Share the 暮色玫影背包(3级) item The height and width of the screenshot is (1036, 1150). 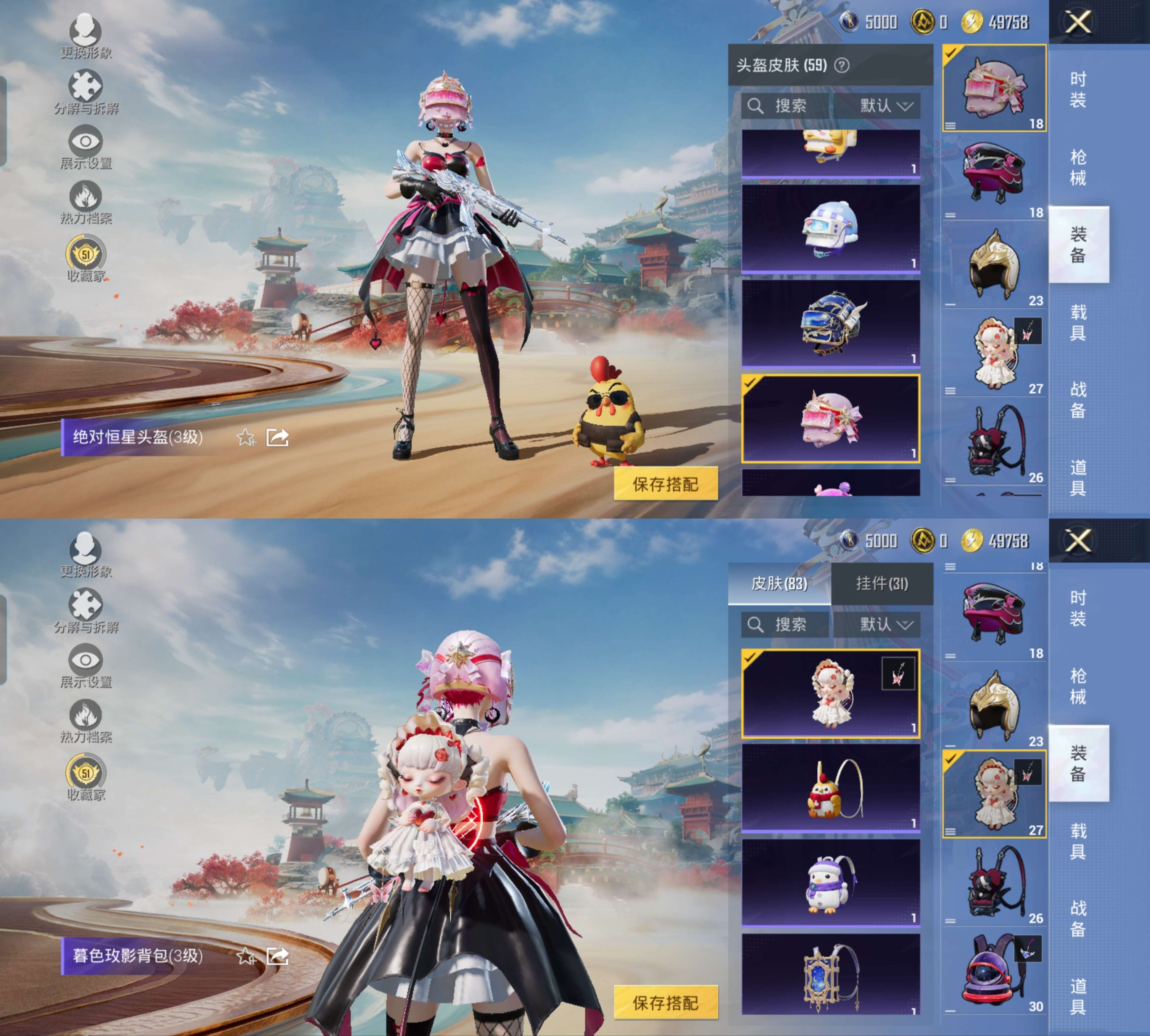278,956
